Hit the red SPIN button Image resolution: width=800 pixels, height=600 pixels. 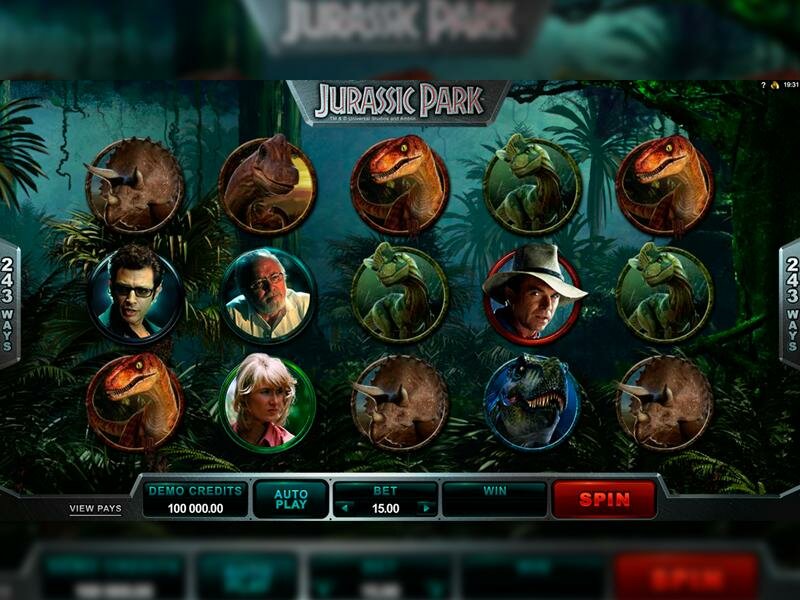[604, 499]
